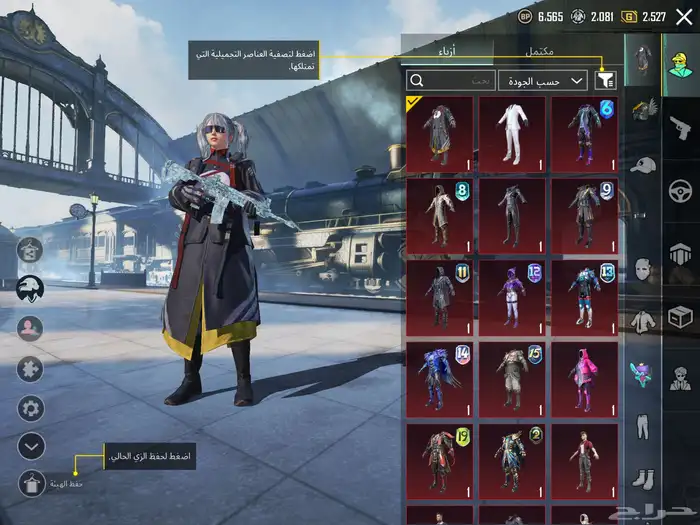
Task: Show the cap headwear category
Action: click(x=642, y=164)
